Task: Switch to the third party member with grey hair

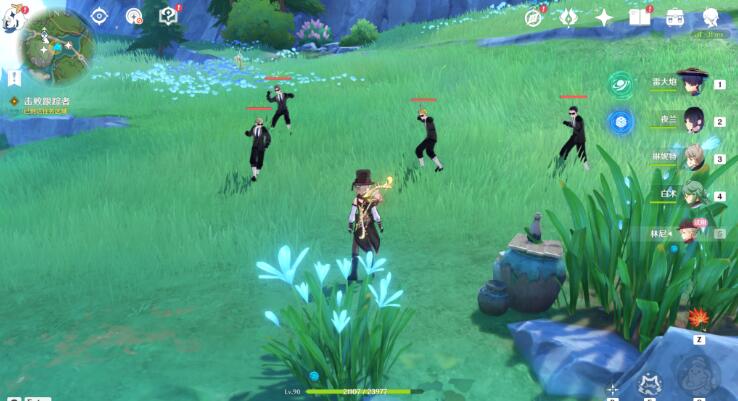Action: tap(692, 158)
